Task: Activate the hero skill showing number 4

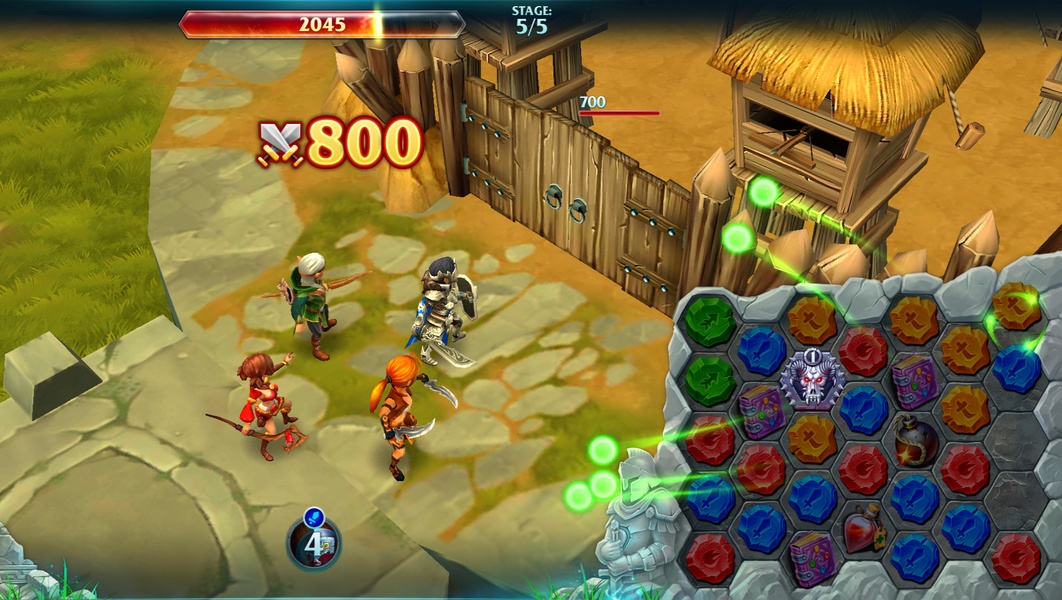Action: point(313,541)
